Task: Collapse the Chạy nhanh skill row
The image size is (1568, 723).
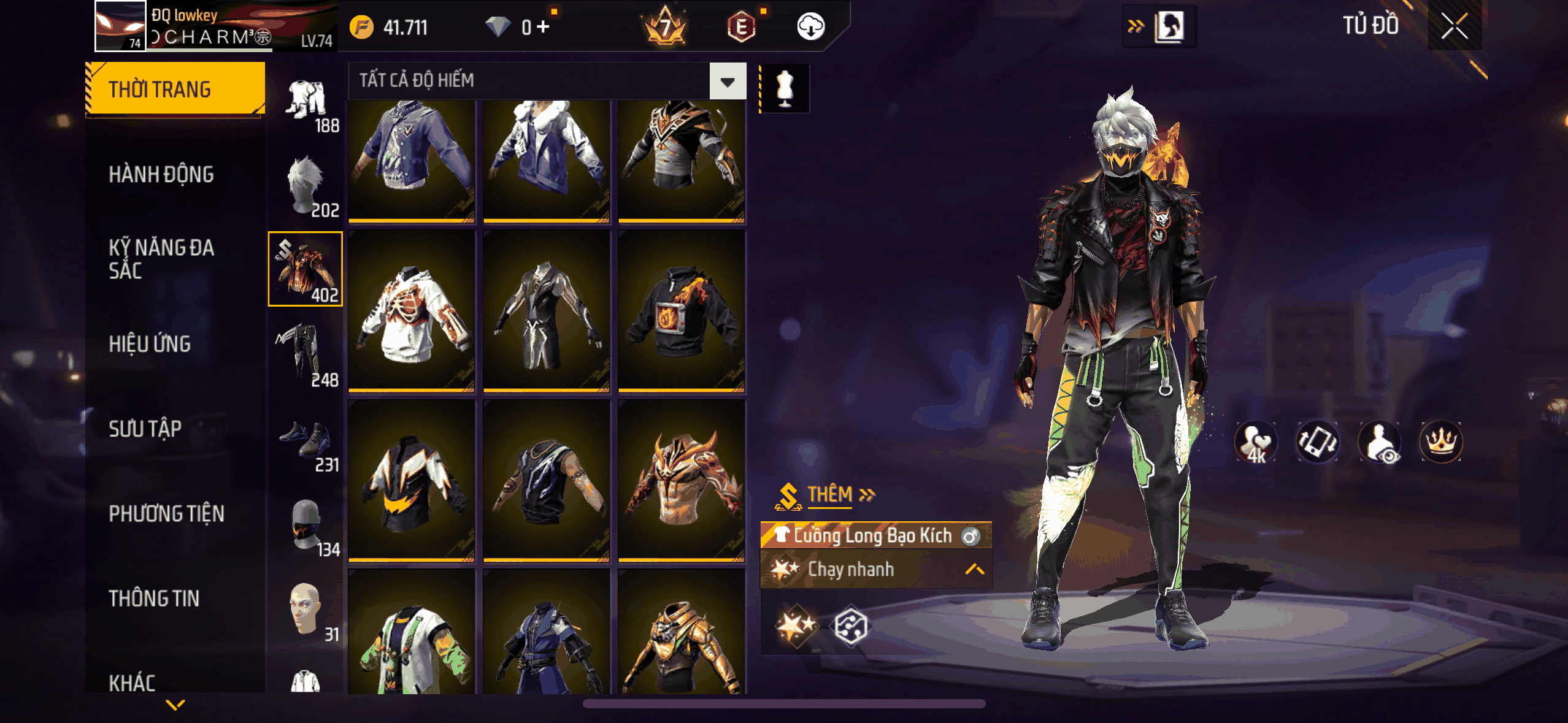Action: point(974,570)
